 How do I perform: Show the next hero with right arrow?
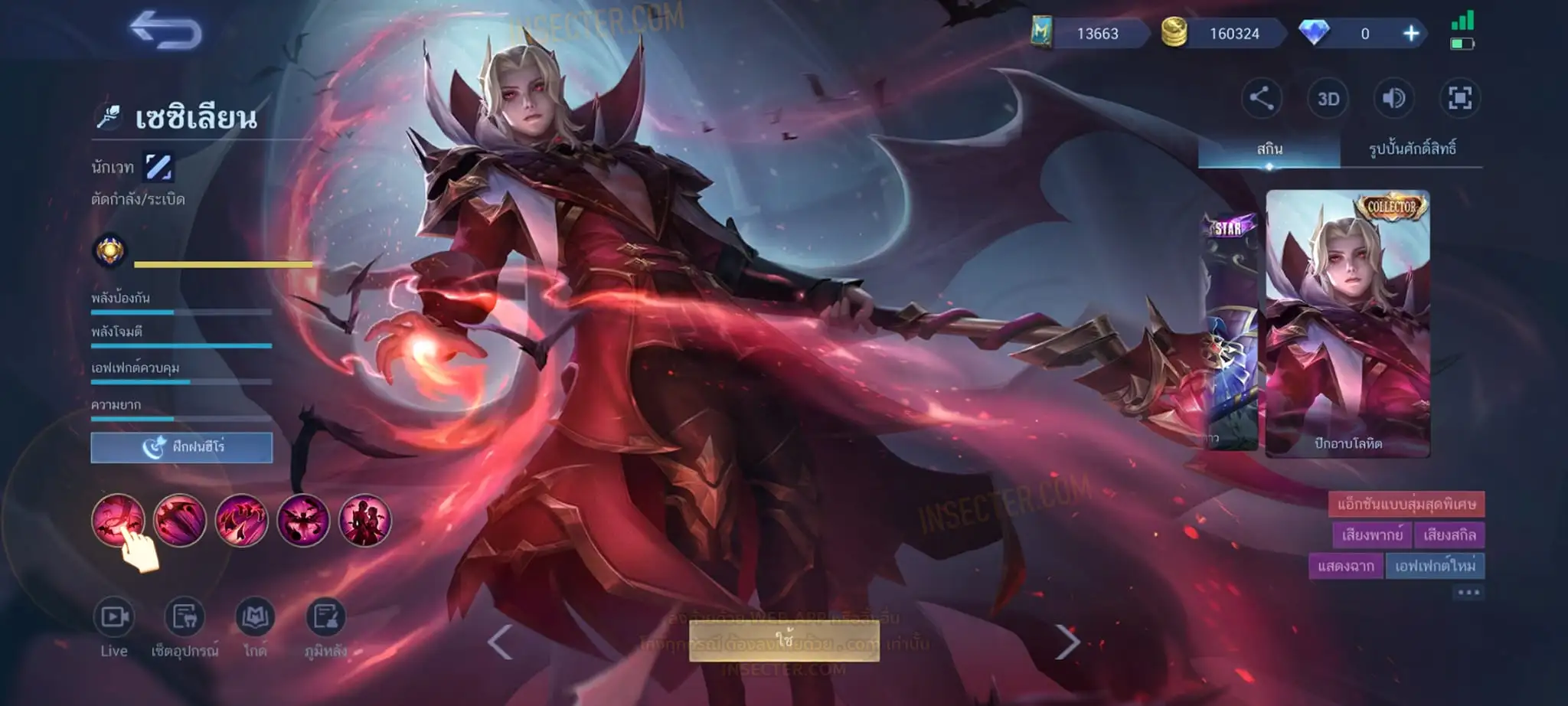1067,642
